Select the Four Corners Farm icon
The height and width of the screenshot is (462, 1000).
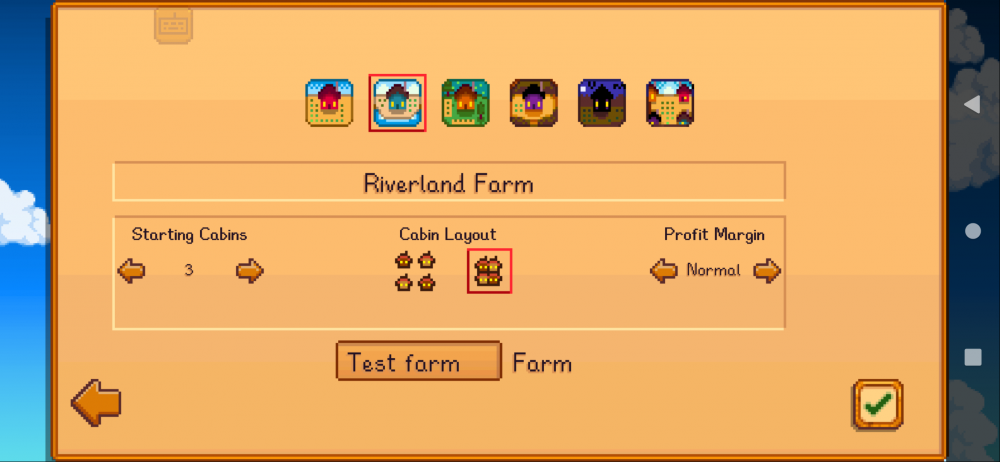click(x=669, y=102)
